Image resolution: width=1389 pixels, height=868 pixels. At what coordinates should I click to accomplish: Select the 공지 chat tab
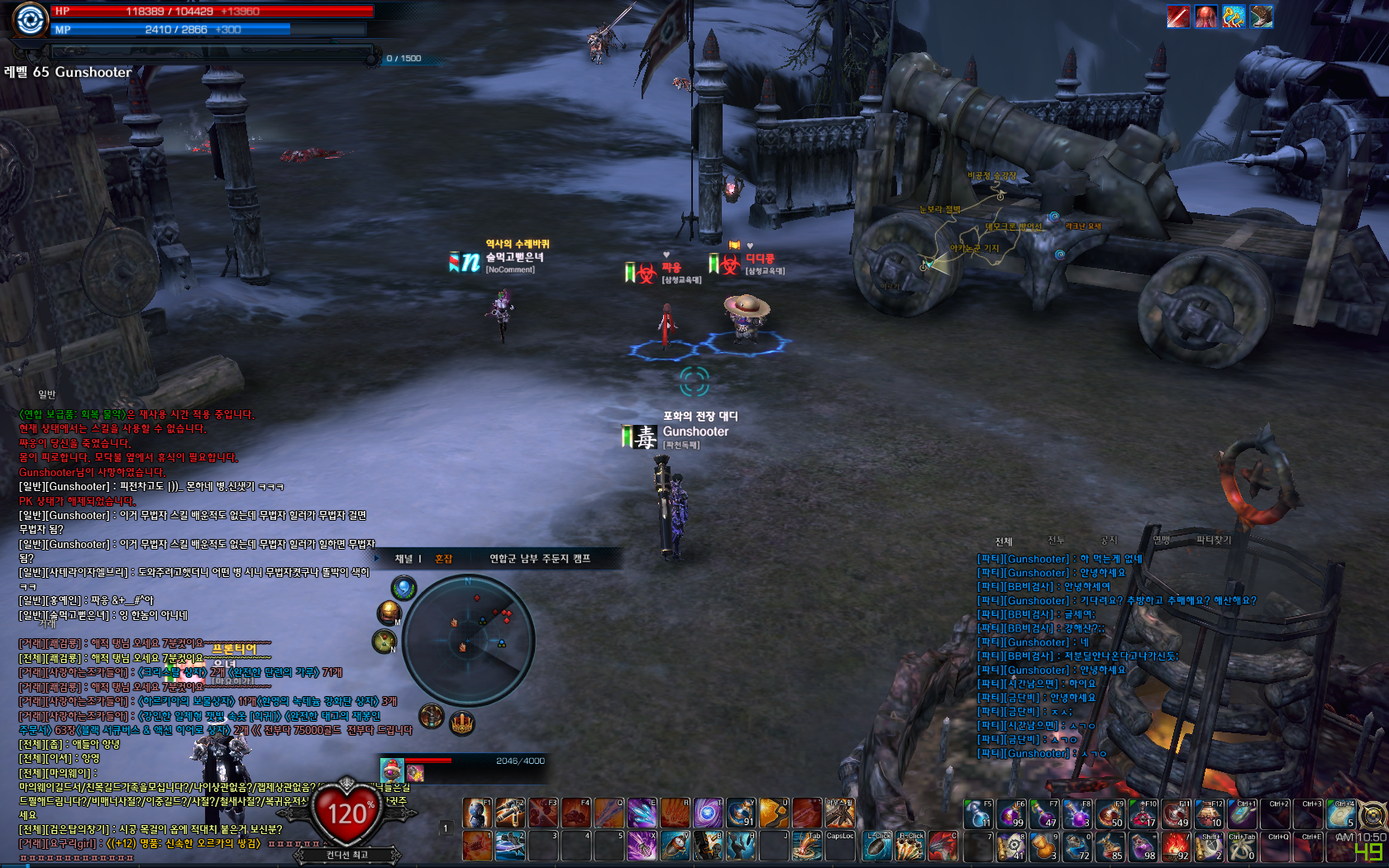[x=1108, y=541]
